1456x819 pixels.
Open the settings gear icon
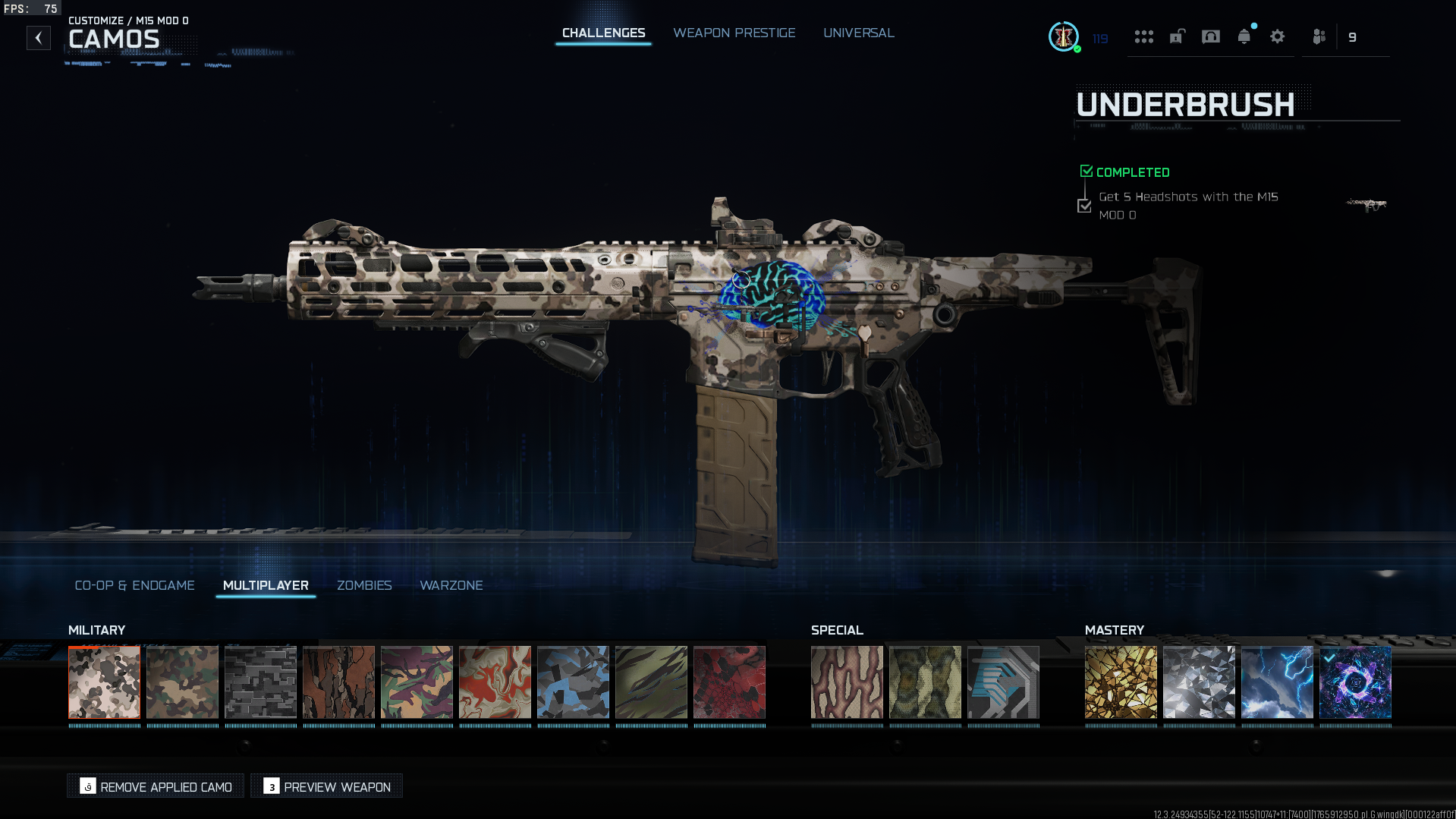[1277, 36]
